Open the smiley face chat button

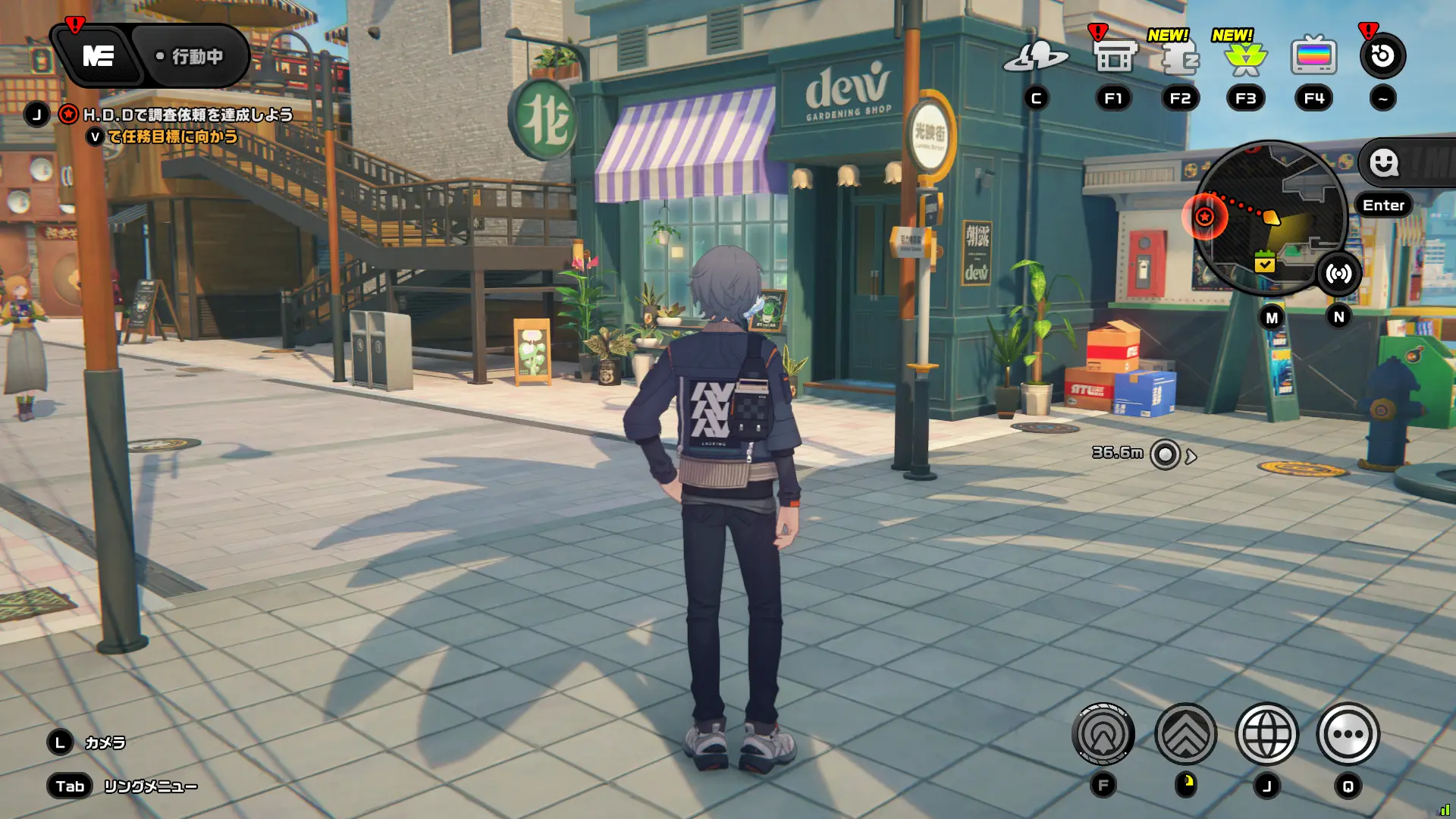pos(1384,162)
